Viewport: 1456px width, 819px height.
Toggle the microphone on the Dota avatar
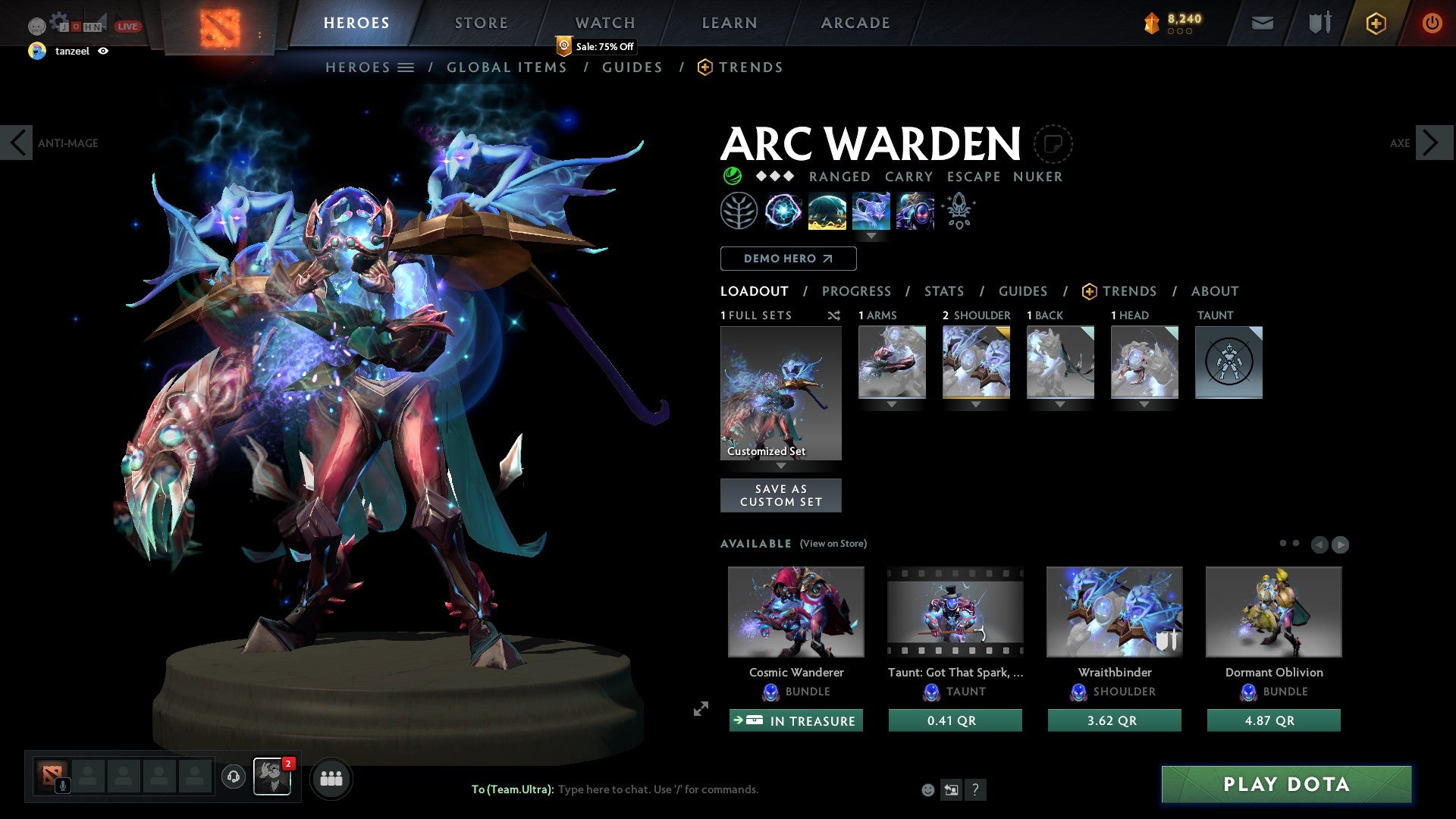(61, 786)
